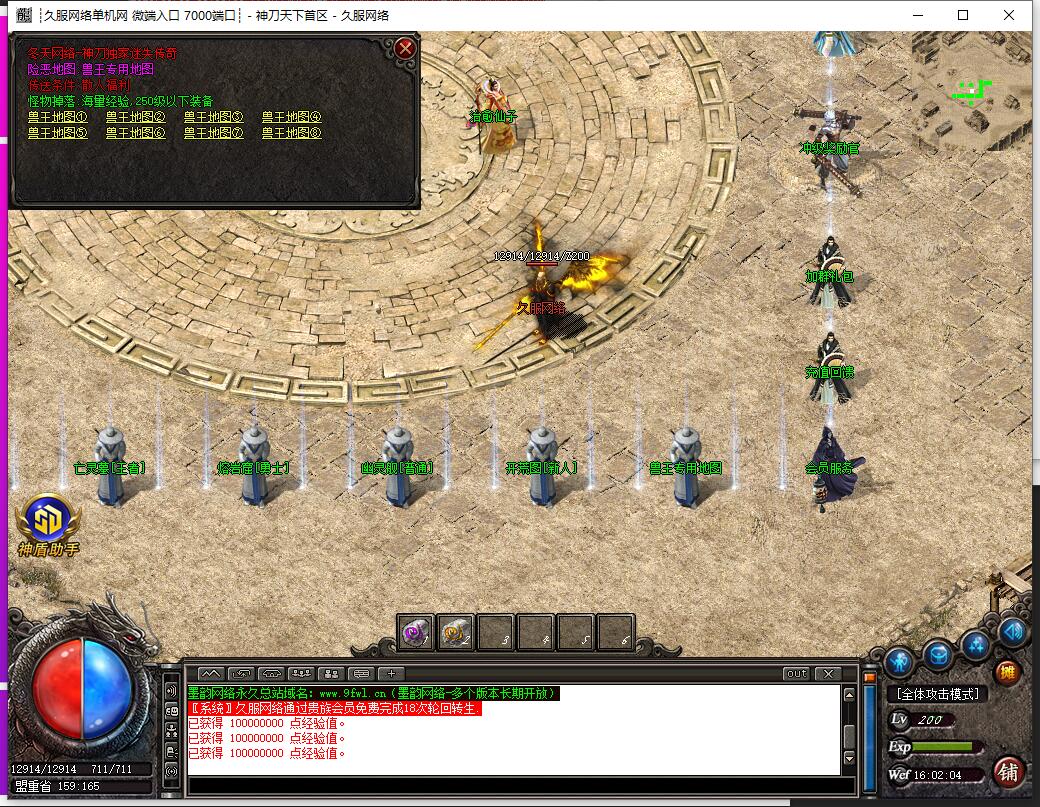The image size is (1040, 807).
Task: Pick the 兽王地图⑦ link
Action: coord(213,132)
